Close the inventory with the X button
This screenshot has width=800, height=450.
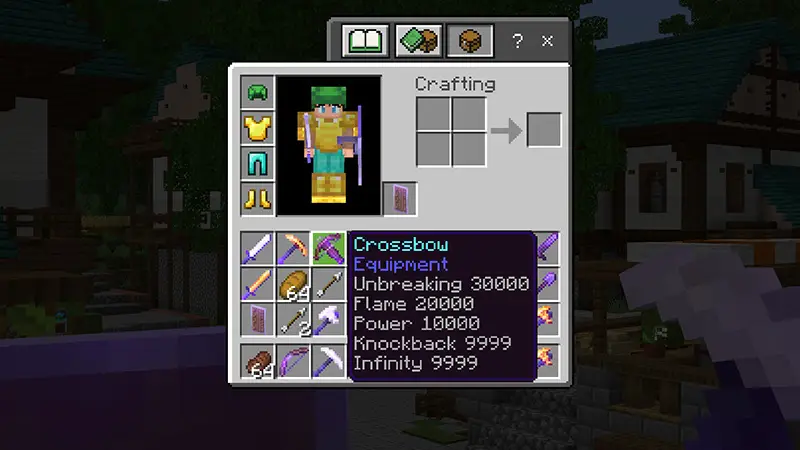click(547, 42)
